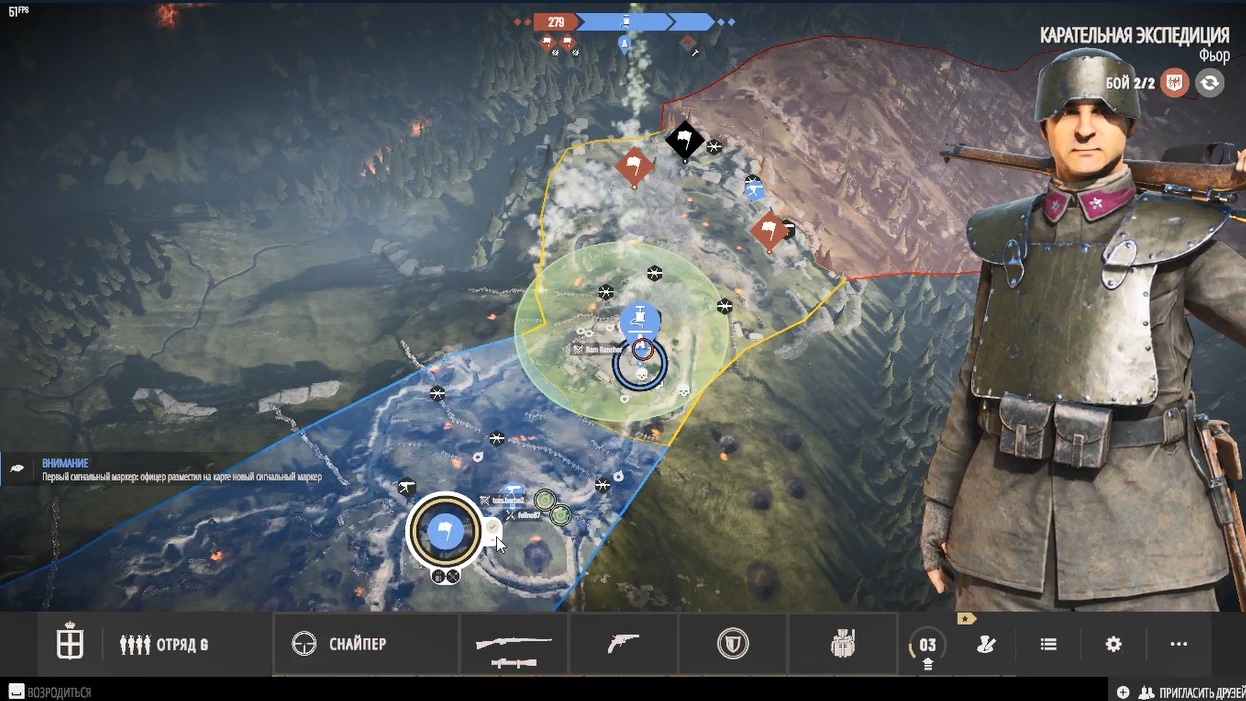1246x701 pixels.
Task: Click the round refresh arrows button
Action: point(1209,83)
